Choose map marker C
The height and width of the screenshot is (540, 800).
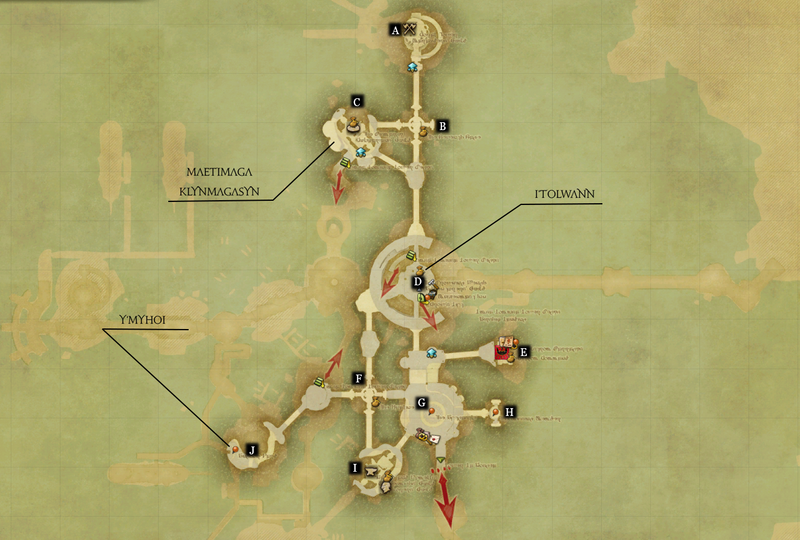(356, 101)
